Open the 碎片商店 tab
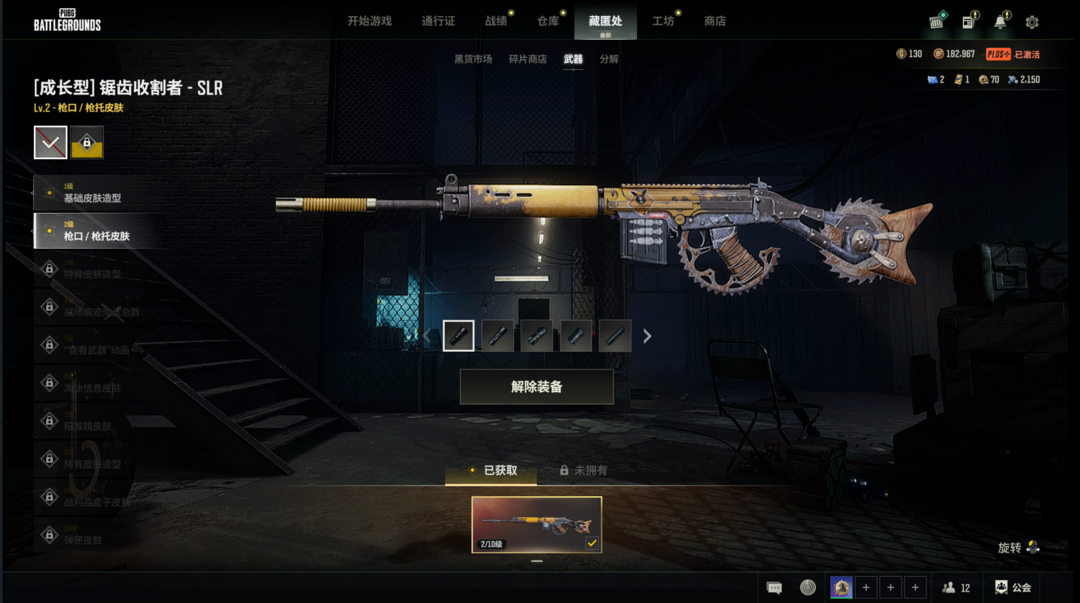The image size is (1080, 603). [528, 59]
